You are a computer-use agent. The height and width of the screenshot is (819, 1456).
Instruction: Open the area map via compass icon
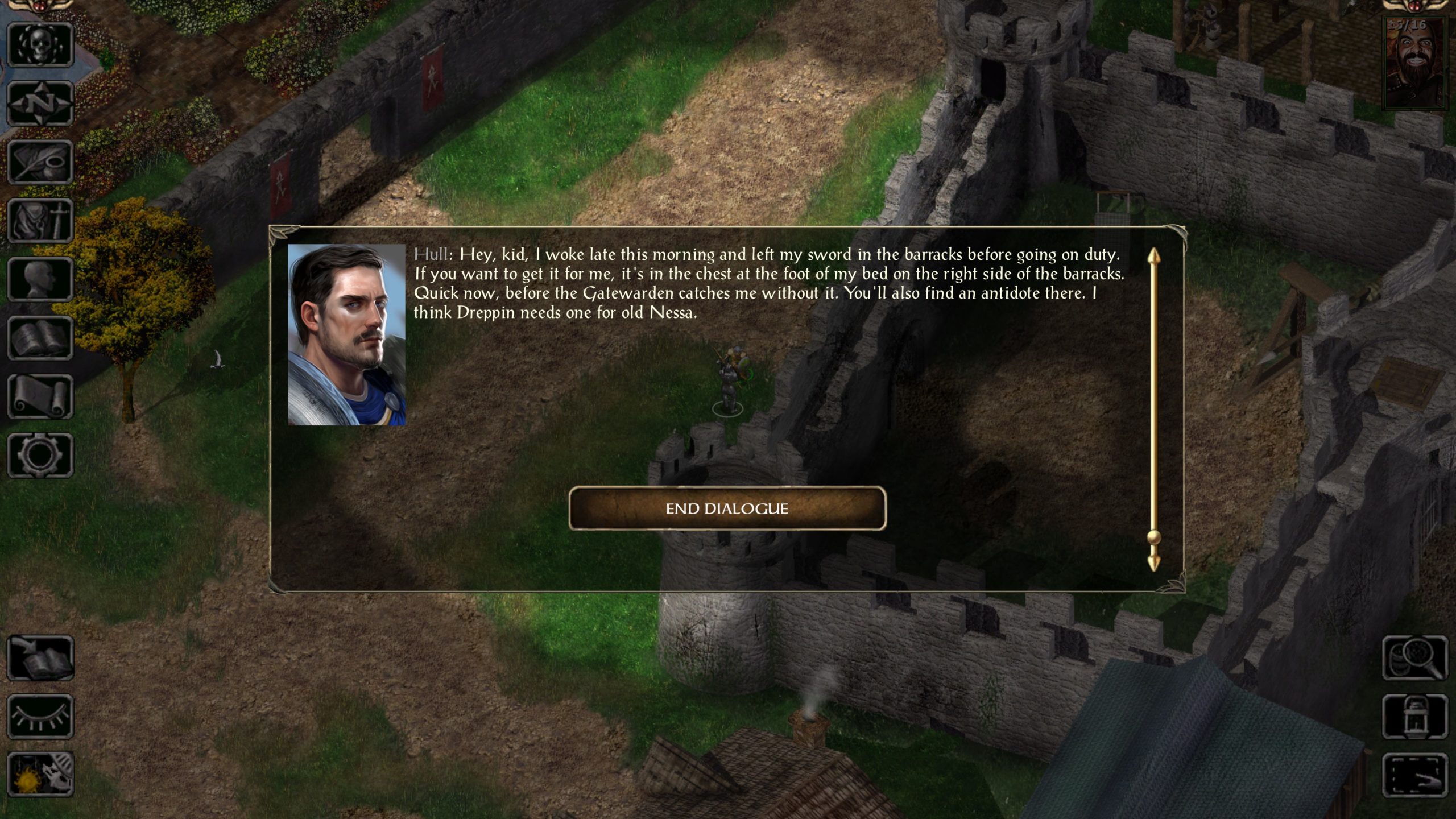click(x=40, y=104)
